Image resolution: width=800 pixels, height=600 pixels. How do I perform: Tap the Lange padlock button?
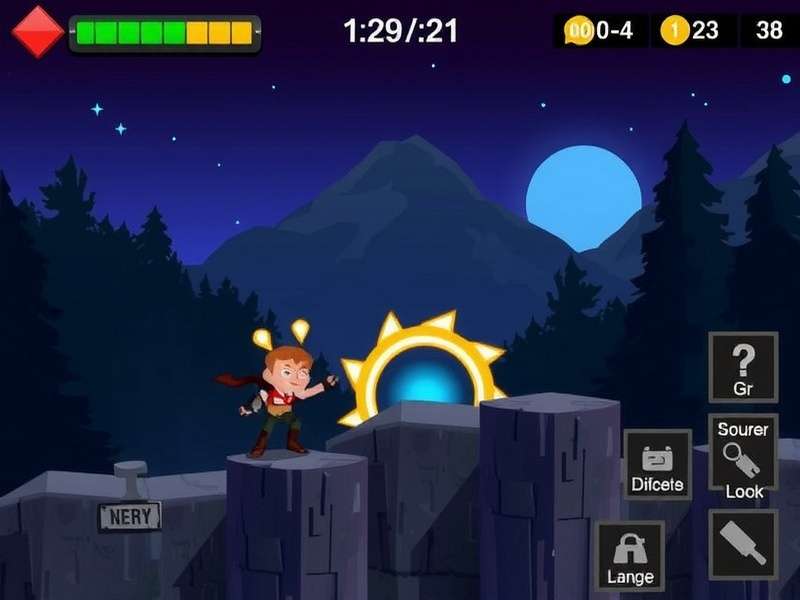point(630,556)
